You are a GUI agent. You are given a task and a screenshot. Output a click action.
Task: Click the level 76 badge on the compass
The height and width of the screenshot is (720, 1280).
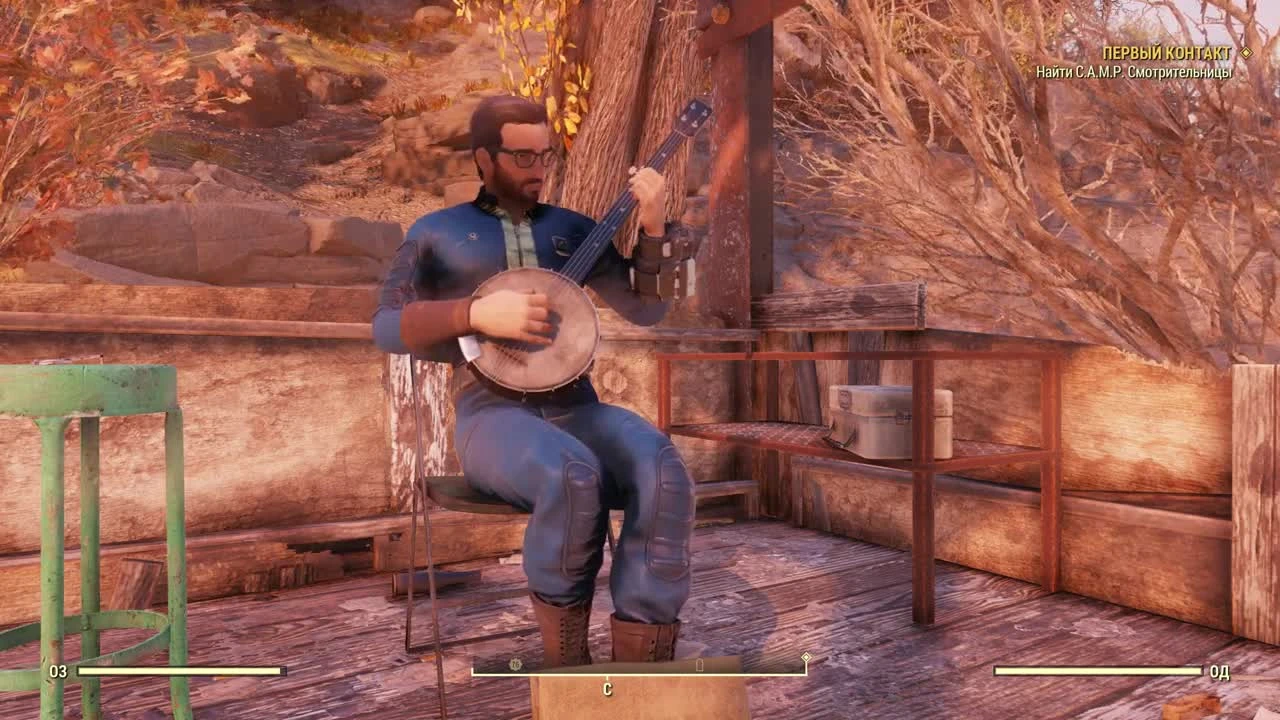click(514, 662)
